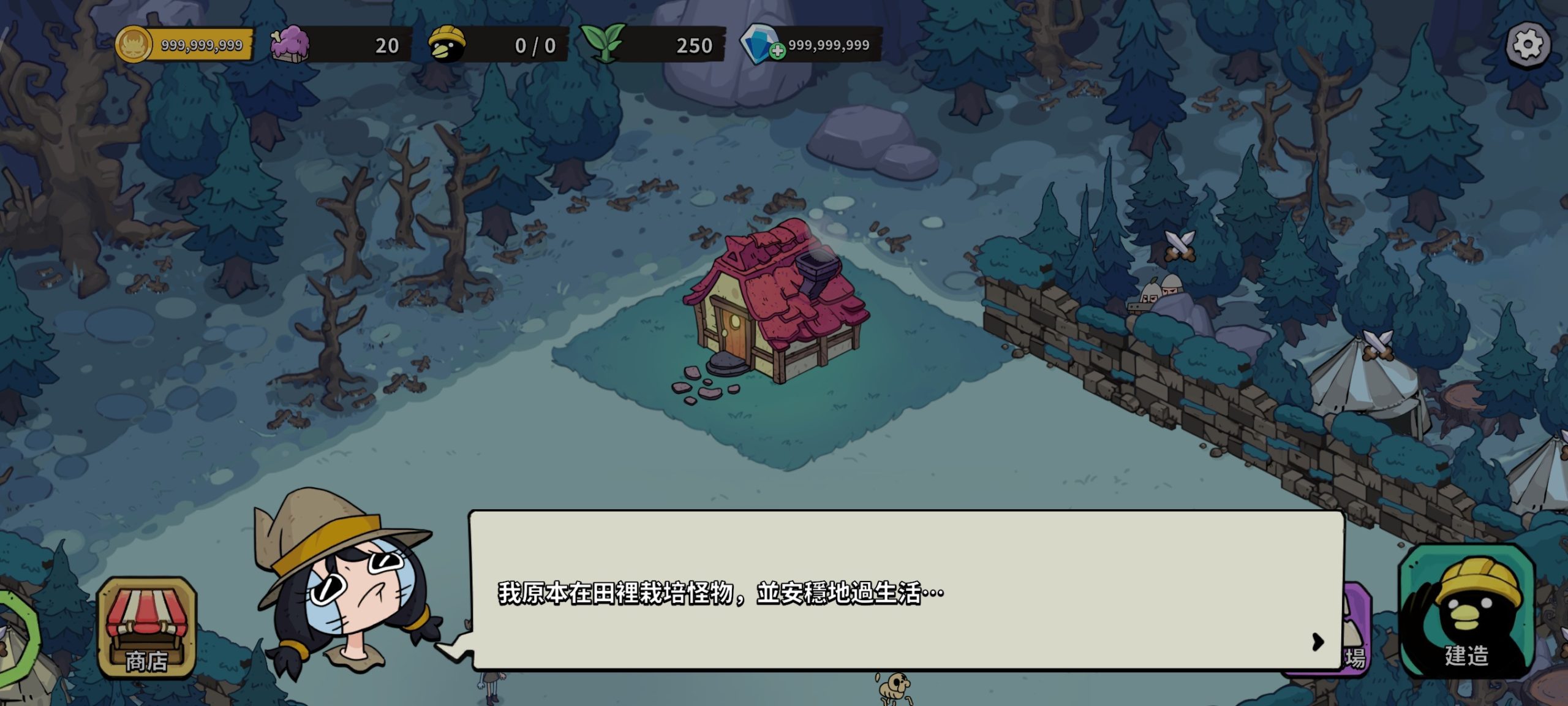
Task: Open the settings gear menu
Action: [1528, 45]
